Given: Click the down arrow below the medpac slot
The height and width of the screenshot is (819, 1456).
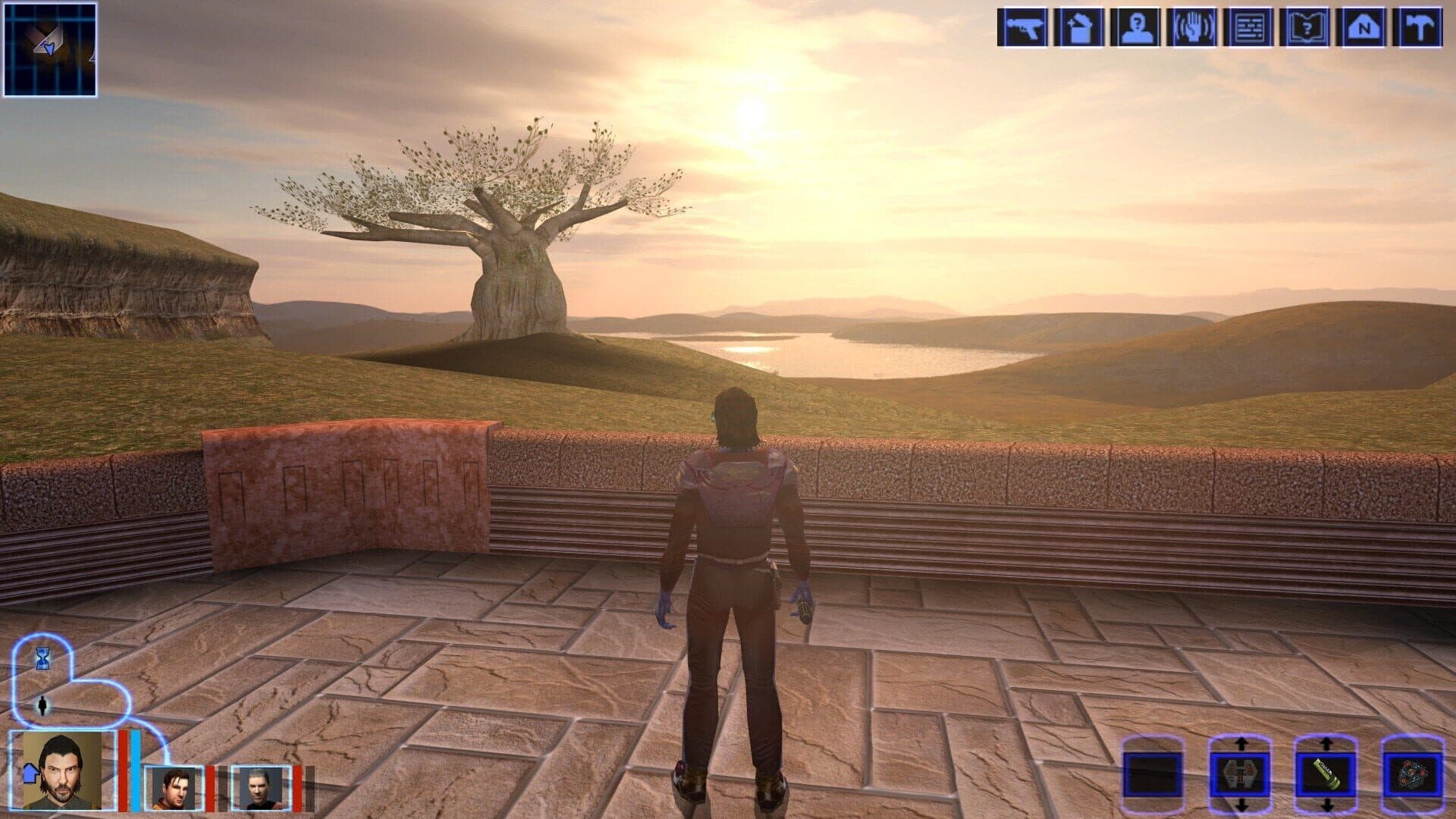Looking at the screenshot, I should 1326,807.
